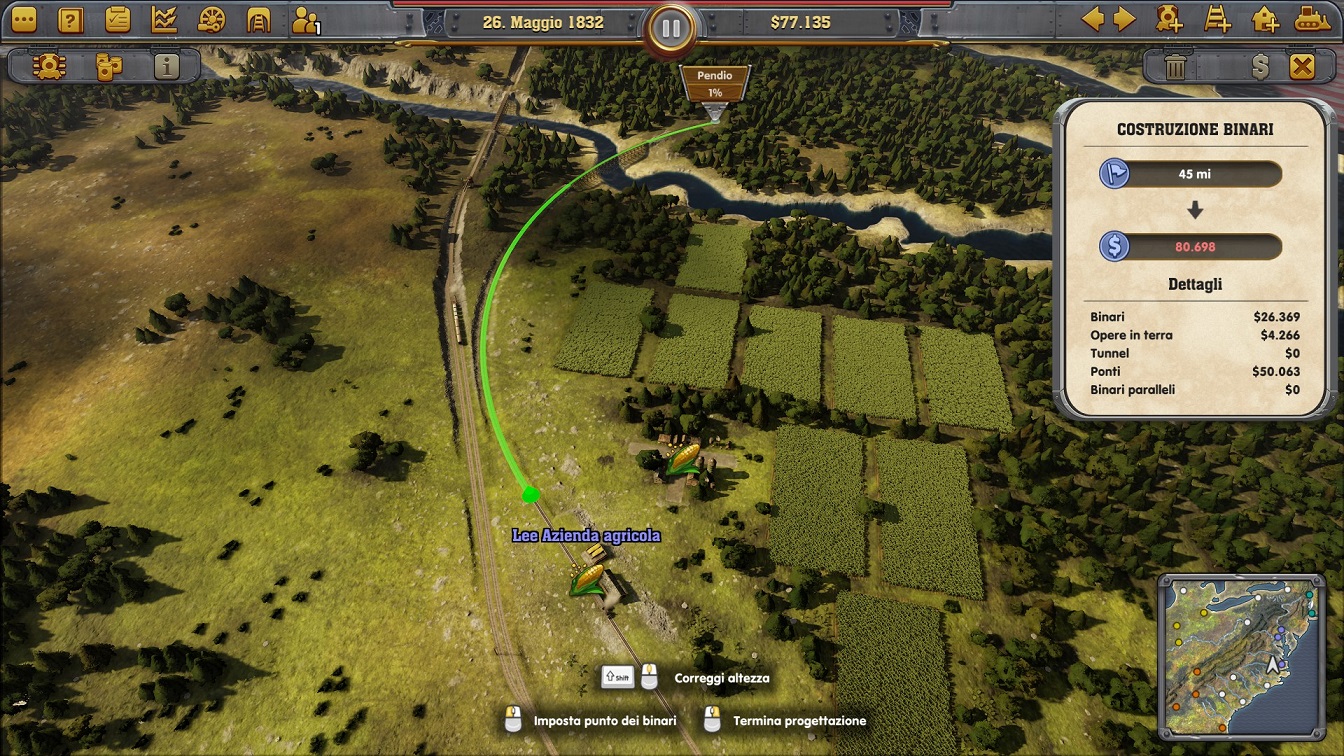Open the statistics line chart
Image resolution: width=1344 pixels, height=756 pixels.
click(x=164, y=19)
